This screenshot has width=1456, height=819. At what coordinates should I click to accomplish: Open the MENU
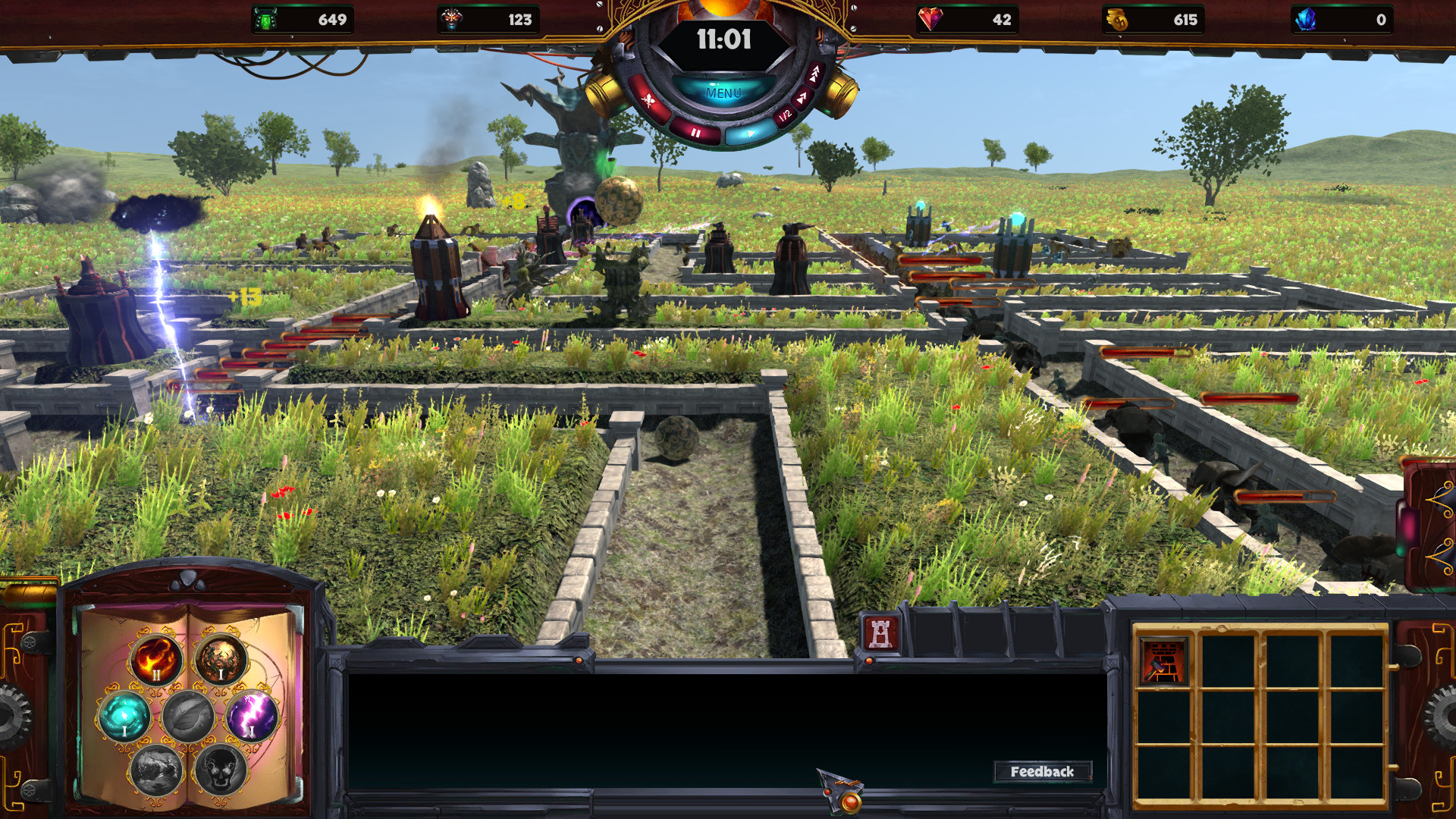723,93
